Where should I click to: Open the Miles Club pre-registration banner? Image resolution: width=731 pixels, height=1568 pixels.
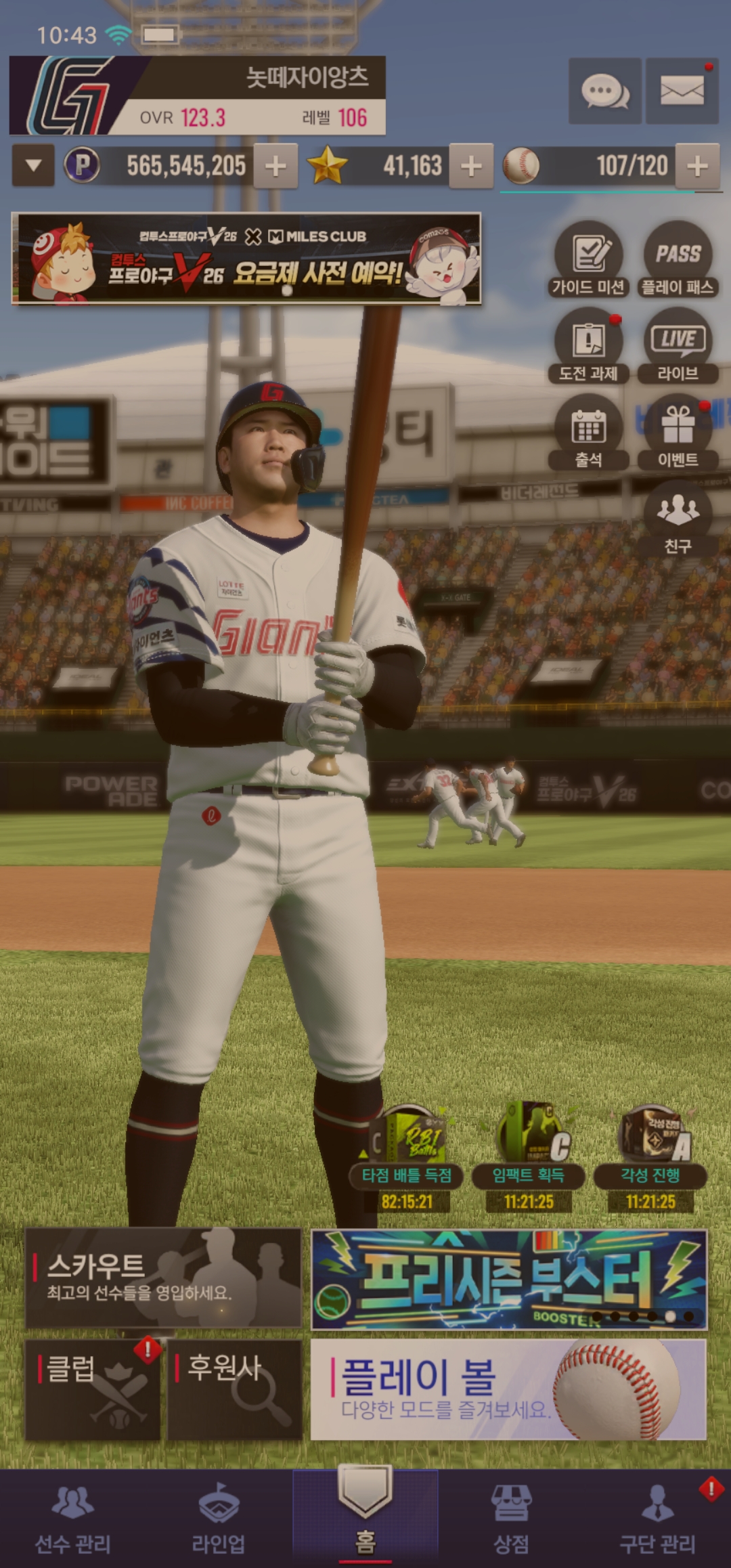[246, 259]
